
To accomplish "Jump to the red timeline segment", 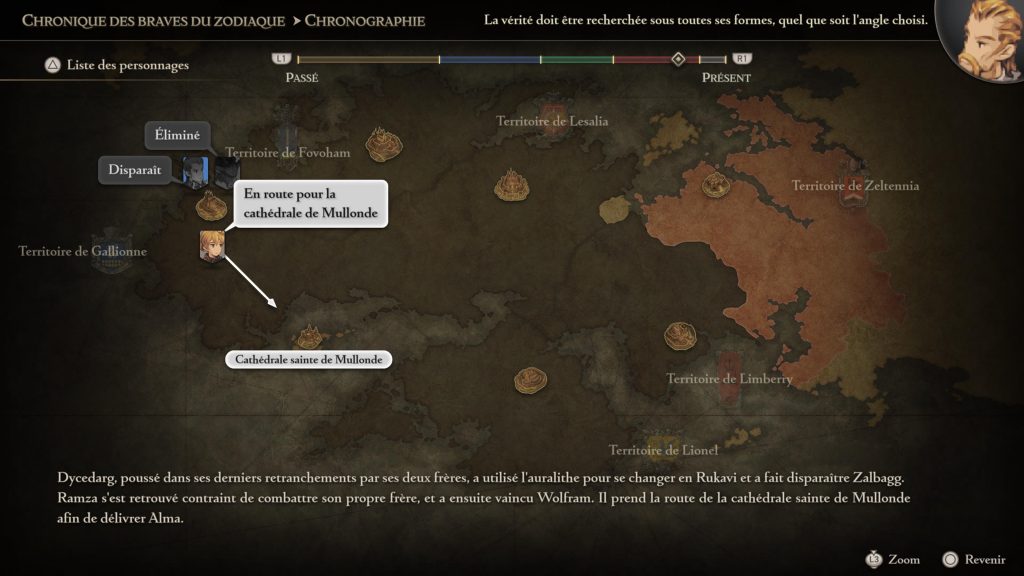I will (x=641, y=59).
